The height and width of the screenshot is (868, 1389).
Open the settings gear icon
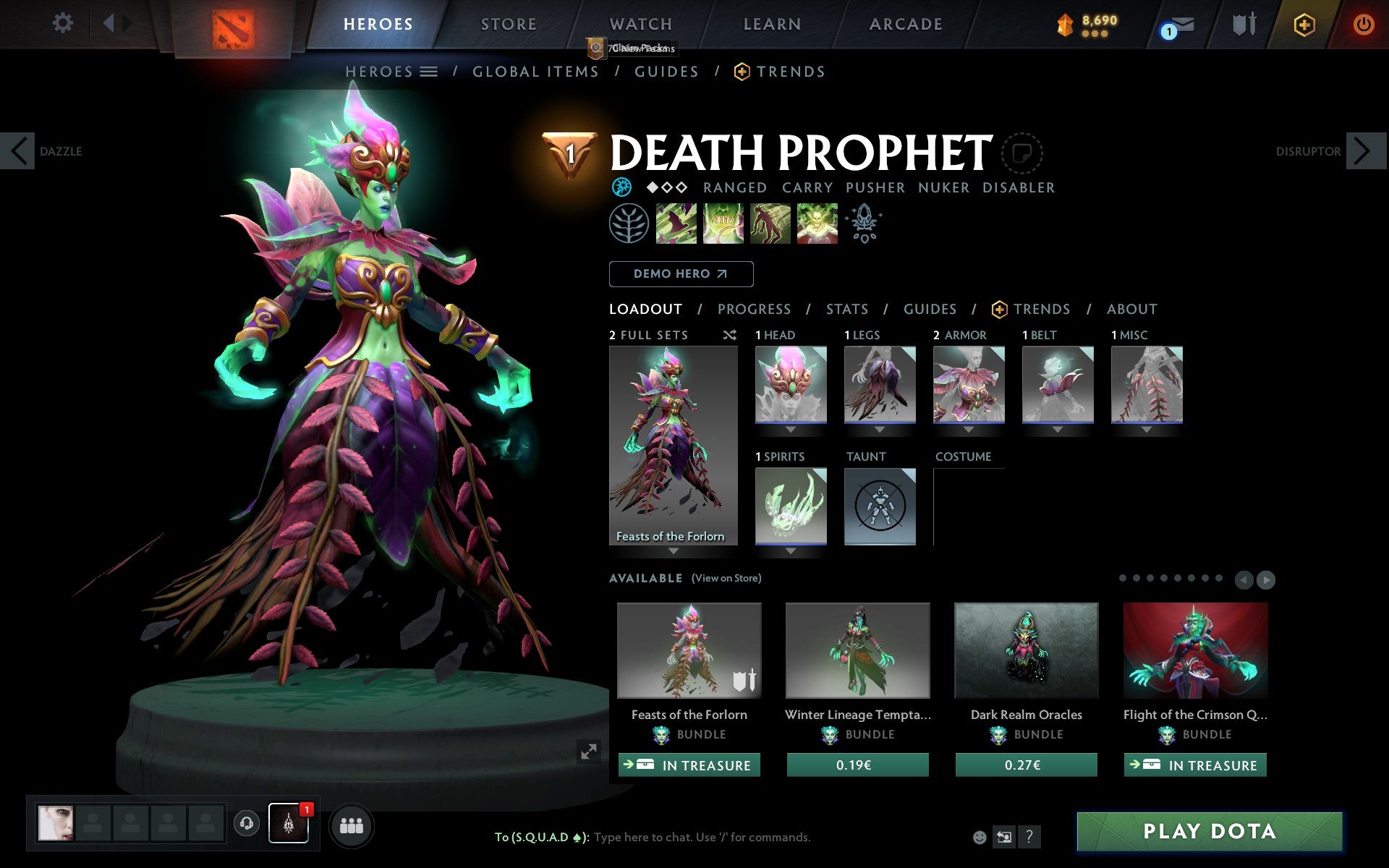pos(63,23)
